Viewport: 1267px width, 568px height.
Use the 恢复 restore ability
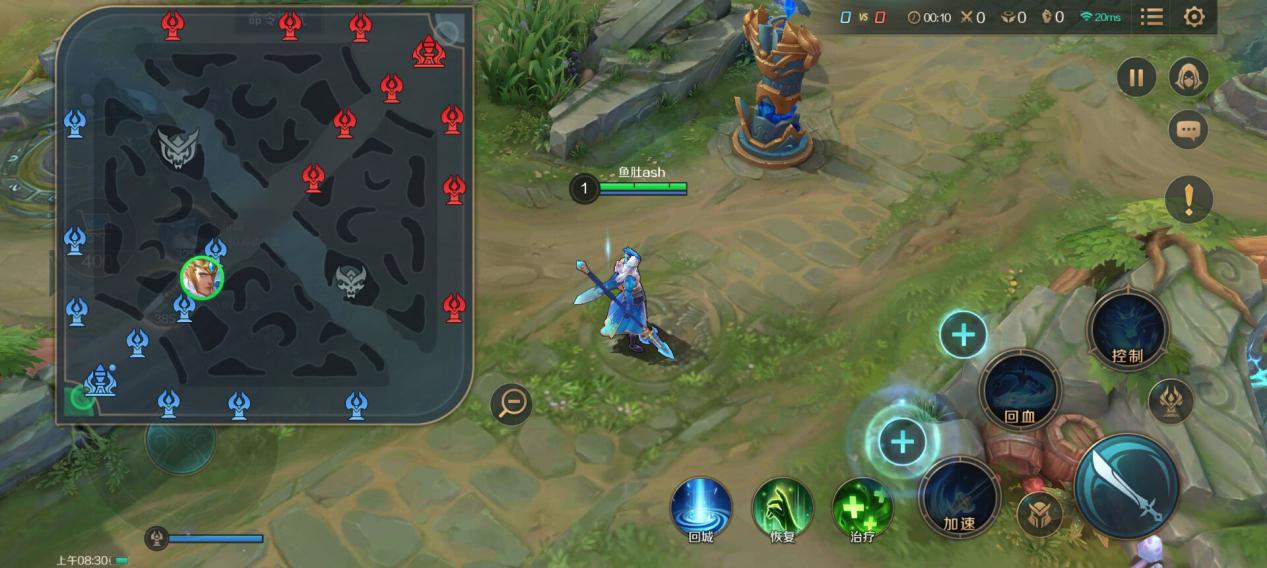coord(782,508)
